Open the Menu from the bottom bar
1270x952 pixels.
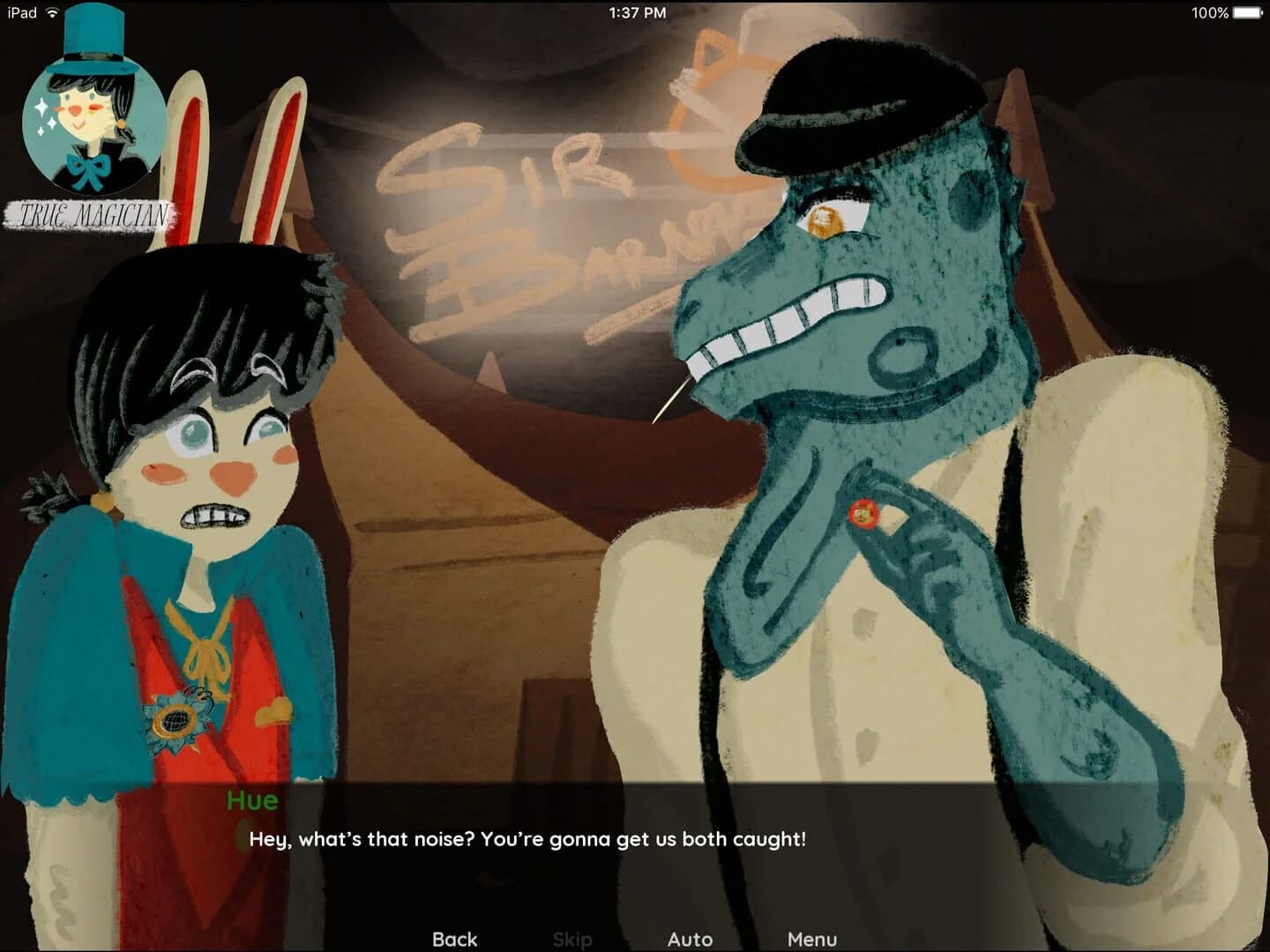(813, 939)
